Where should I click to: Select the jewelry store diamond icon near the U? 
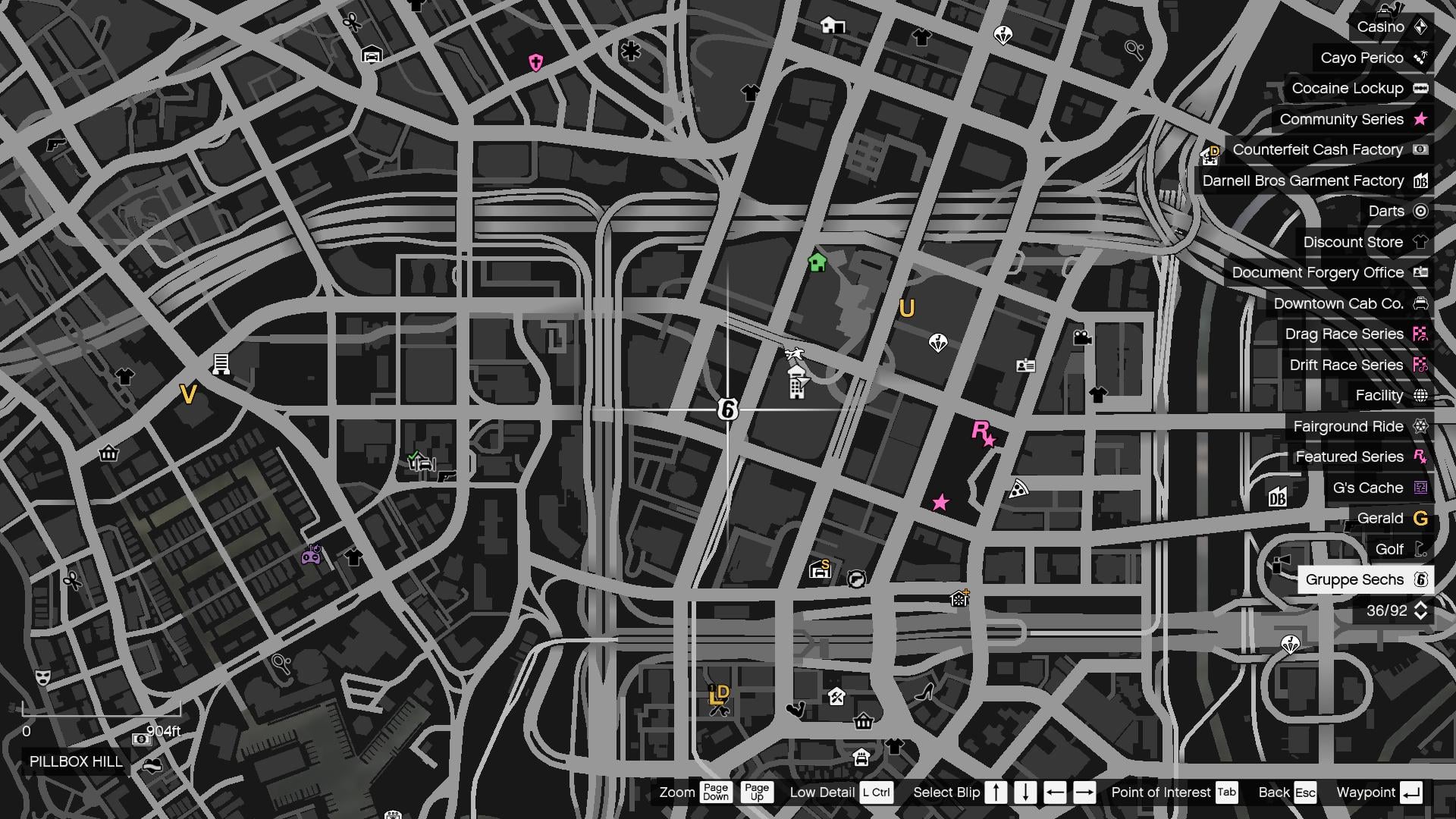coord(938,342)
